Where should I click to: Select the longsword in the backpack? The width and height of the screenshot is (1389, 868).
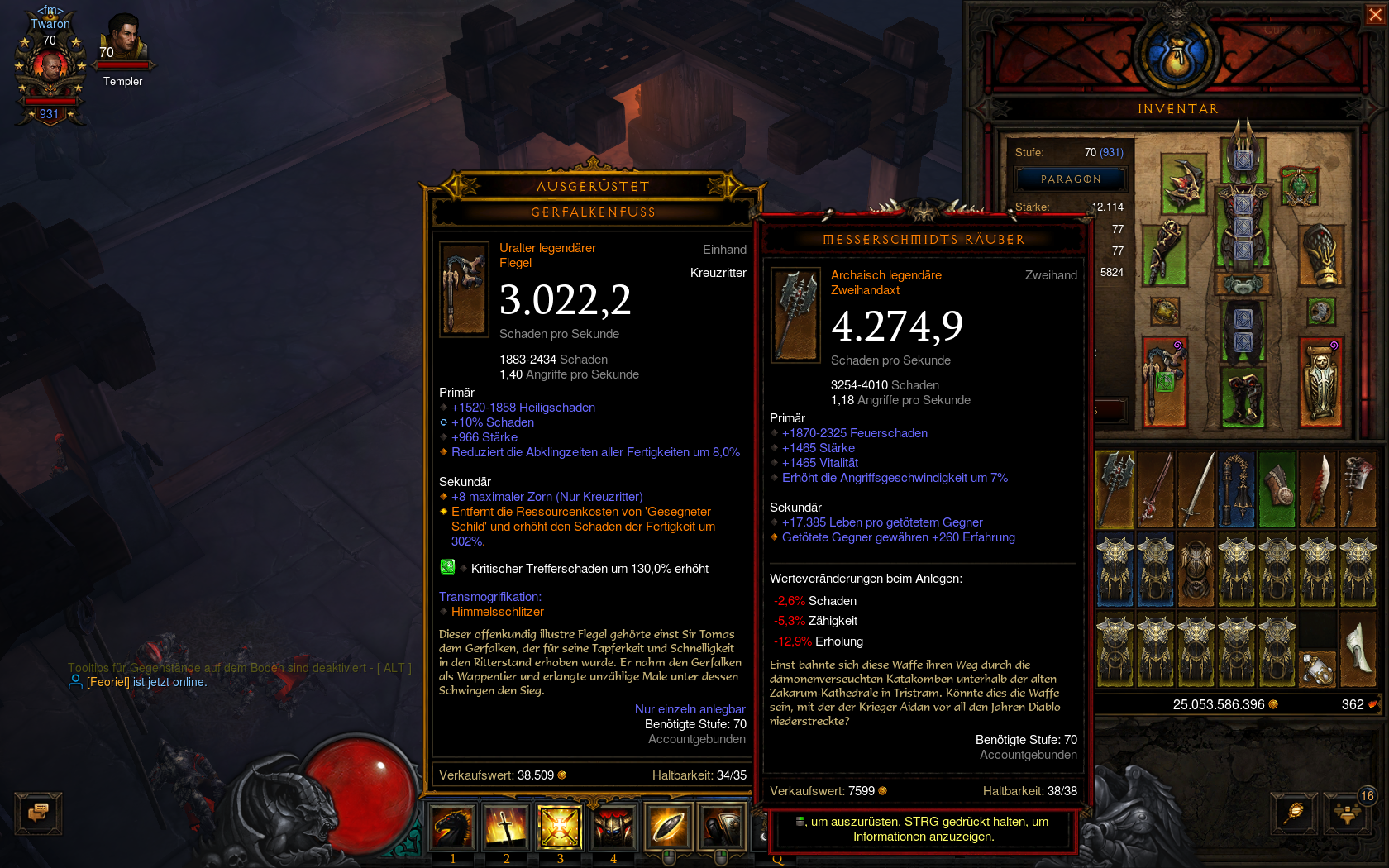coord(1196,489)
